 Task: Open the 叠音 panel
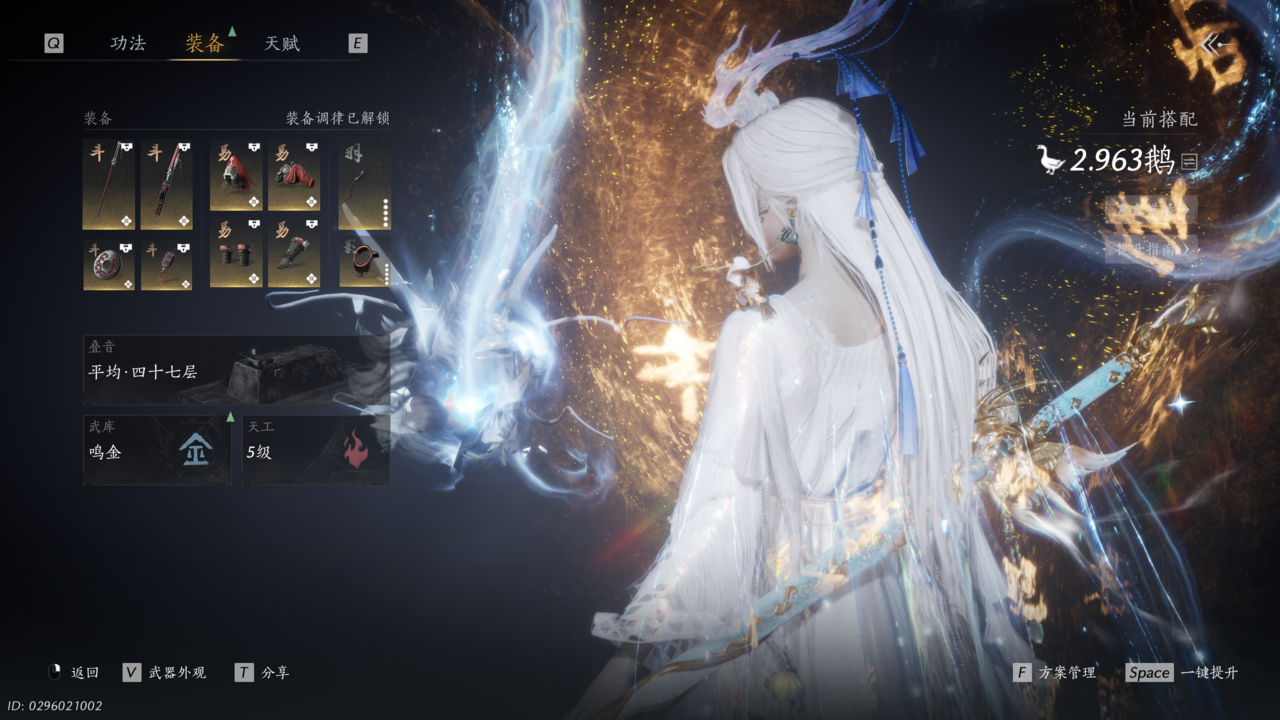tap(236, 370)
